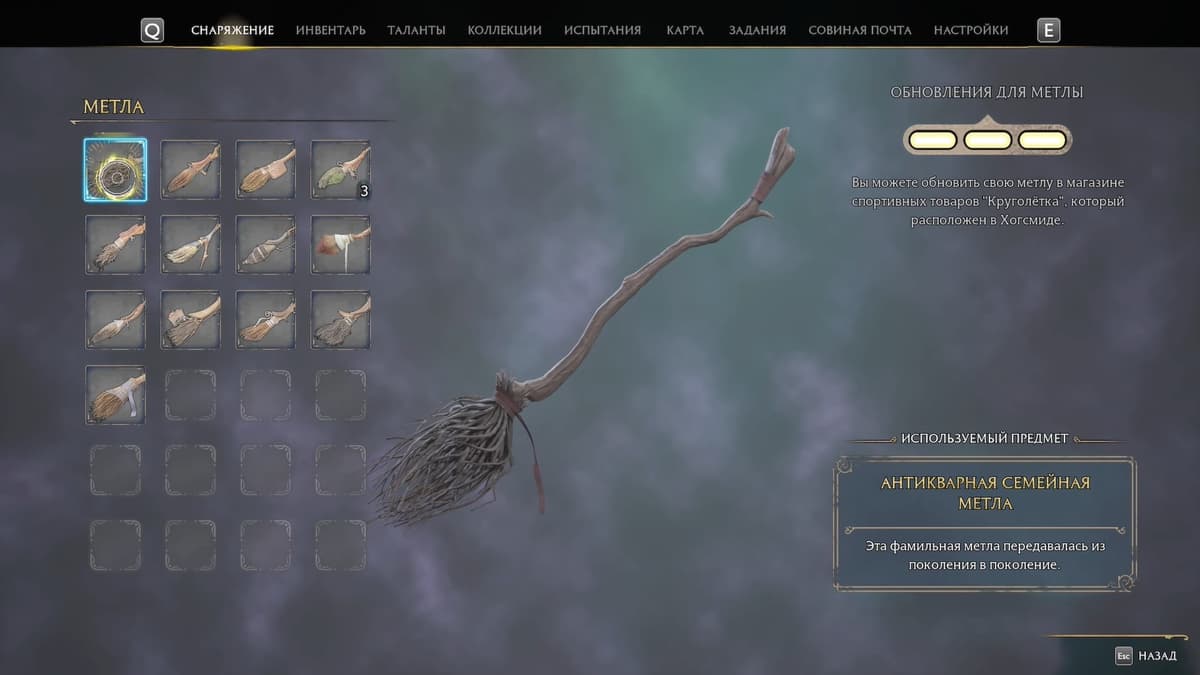The width and height of the screenshot is (1200, 675).
Task: Select the СНАРЯЖЕНИЕ tab
Action: (232, 30)
